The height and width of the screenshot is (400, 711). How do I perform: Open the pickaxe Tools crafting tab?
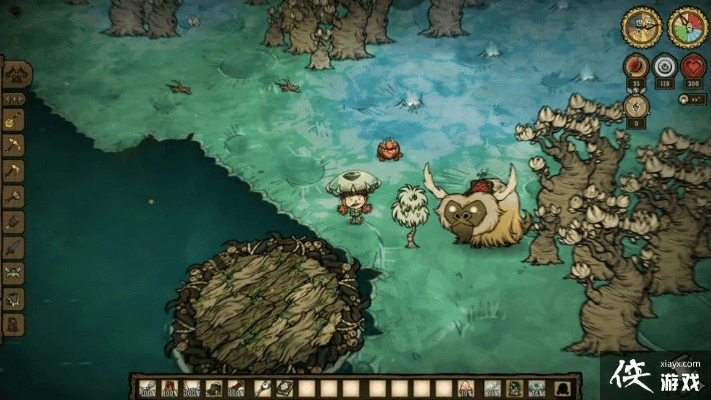(x=14, y=146)
